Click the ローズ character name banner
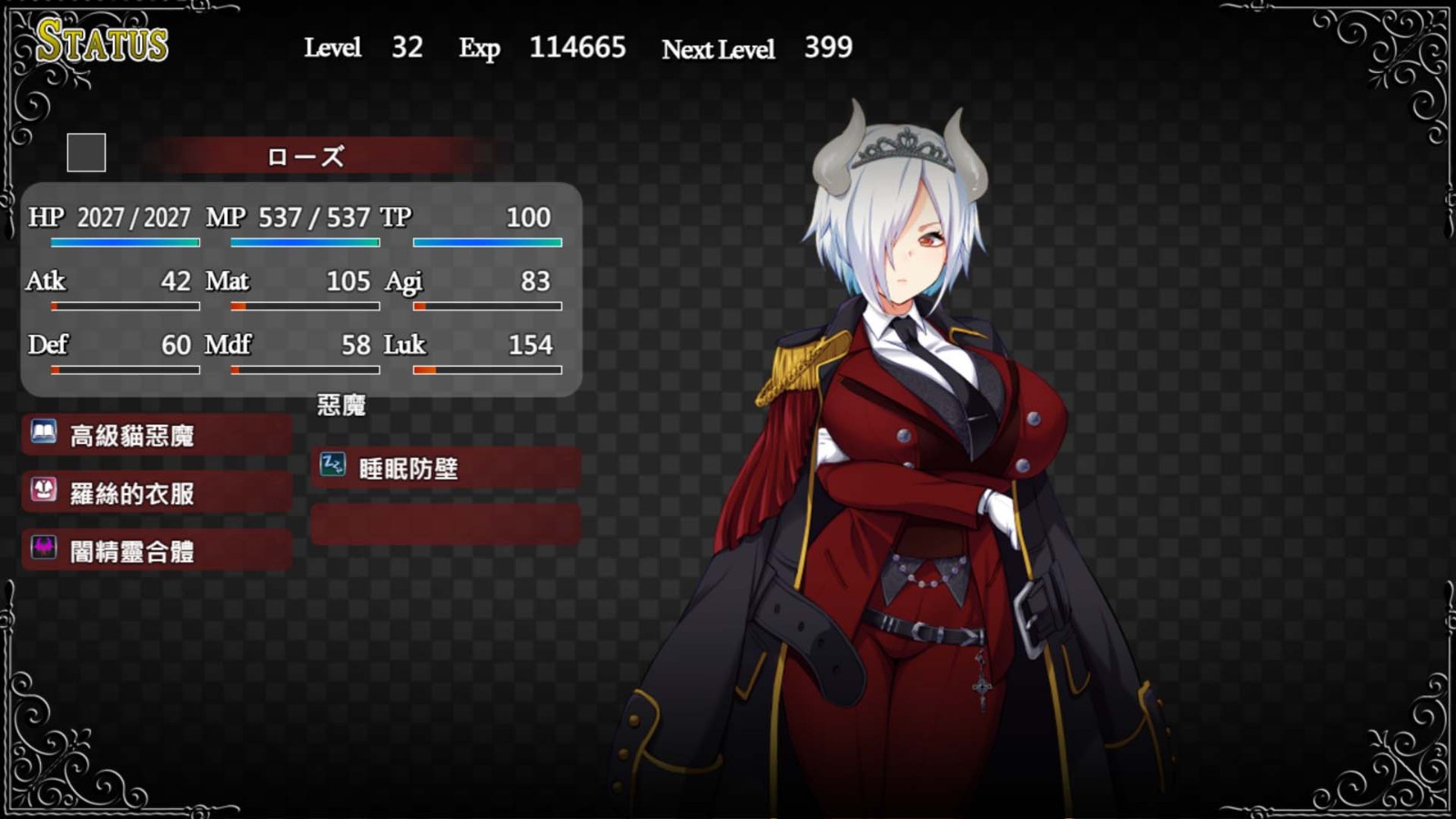Viewport: 1456px width, 819px height. tap(306, 157)
